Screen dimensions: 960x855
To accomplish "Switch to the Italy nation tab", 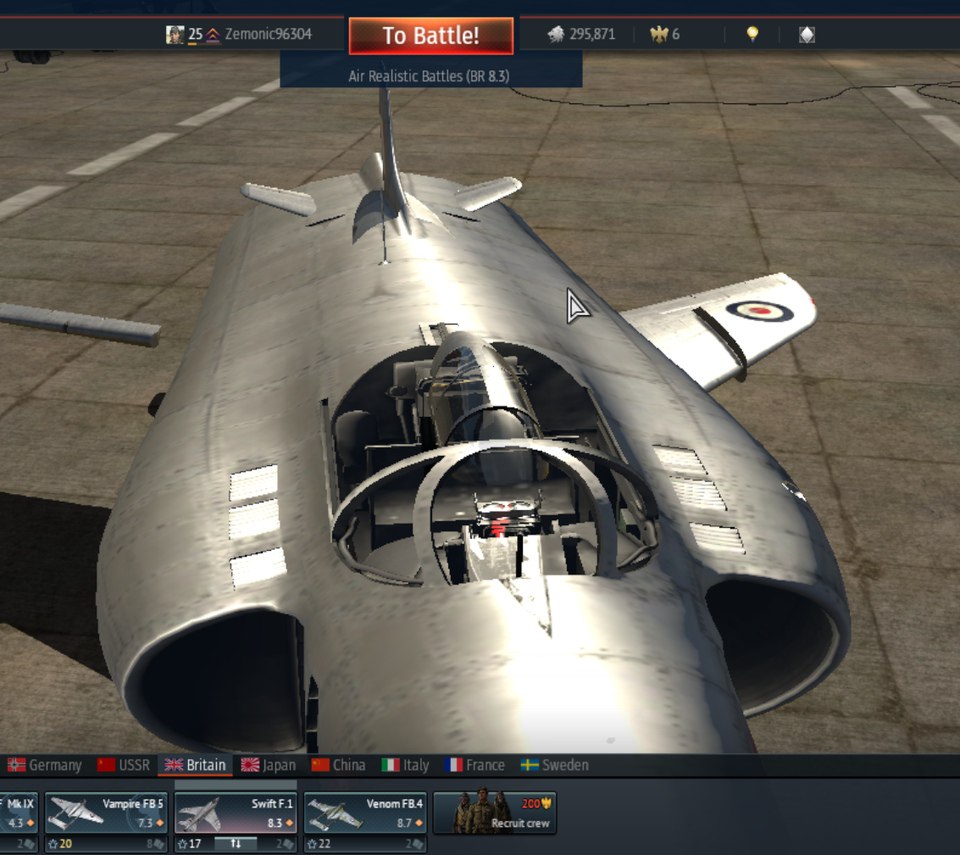I will (405, 765).
